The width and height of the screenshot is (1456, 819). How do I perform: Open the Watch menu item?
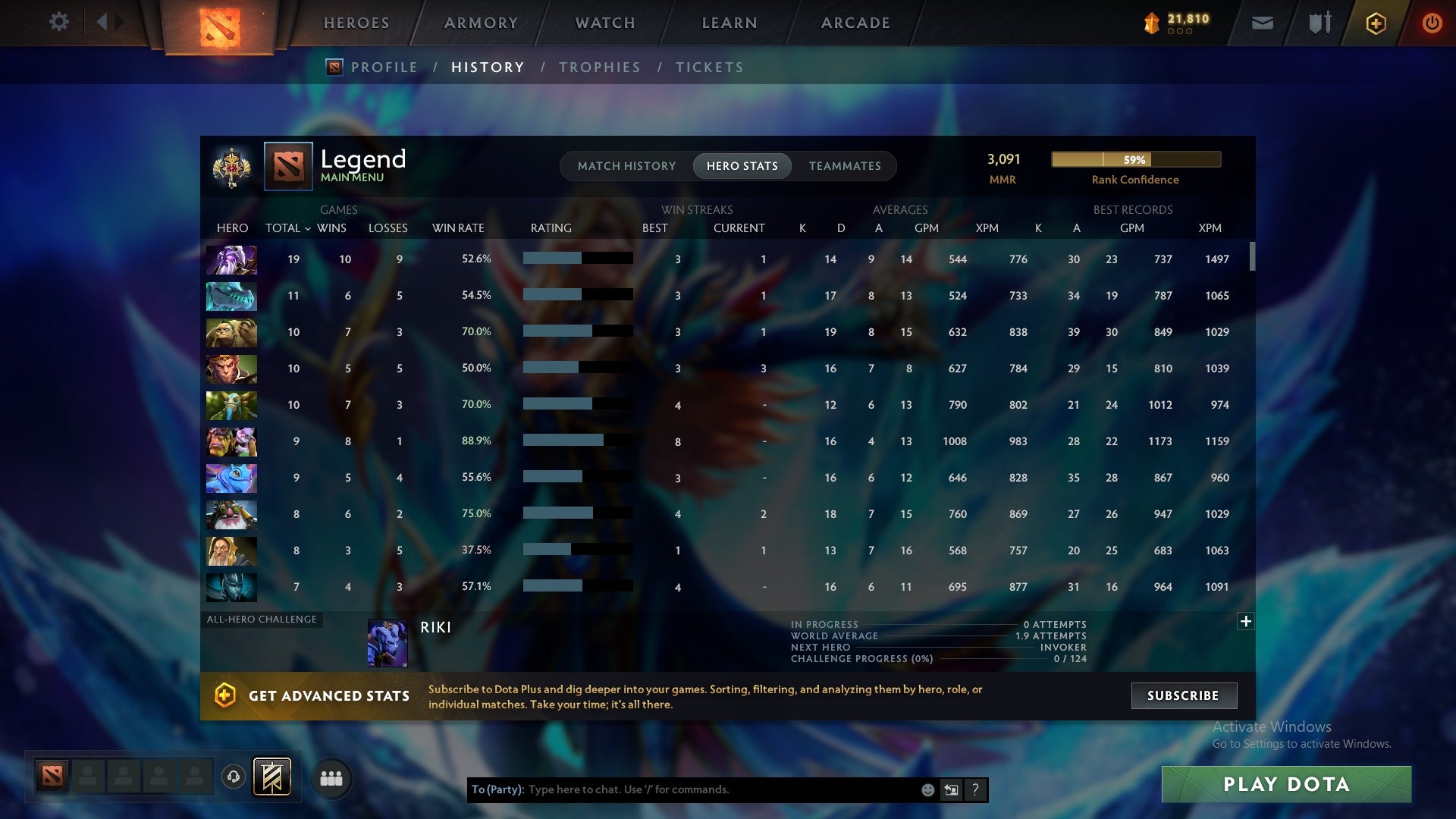604,22
